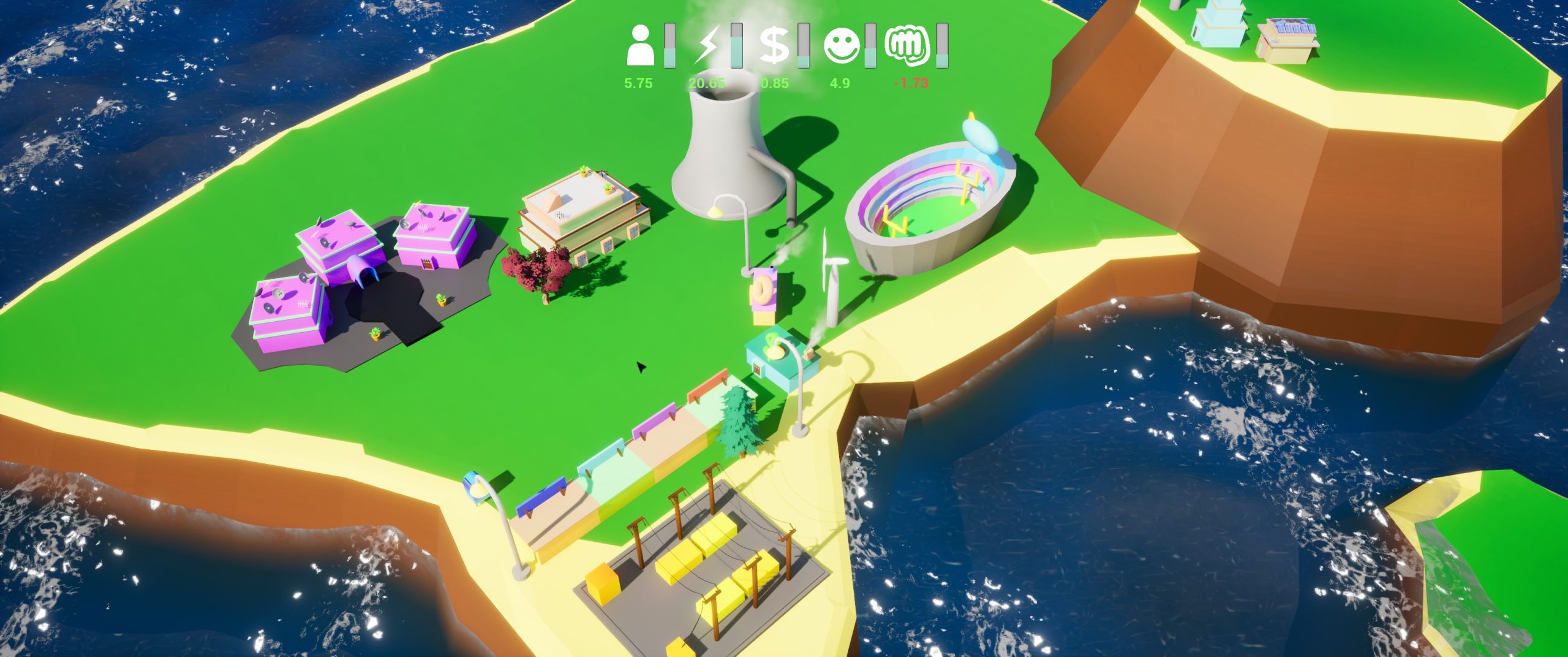1568x657 pixels.
Task: Click the dollar sign money icon
Action: coord(774,45)
